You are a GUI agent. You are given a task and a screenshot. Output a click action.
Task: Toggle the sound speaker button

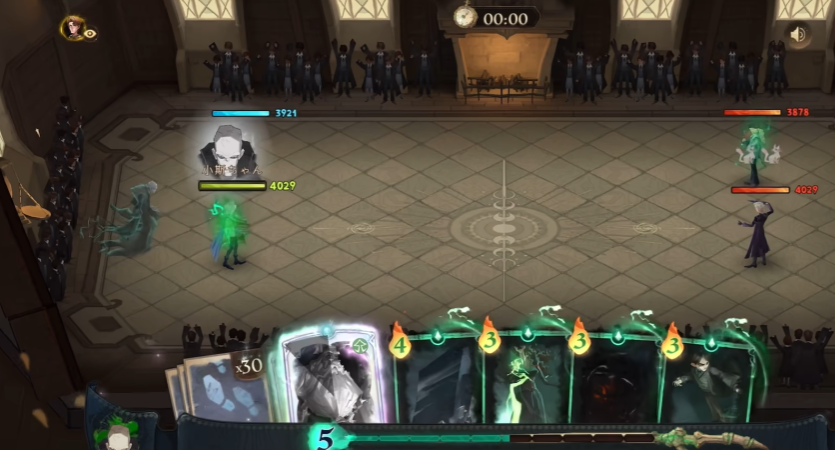pos(797,35)
